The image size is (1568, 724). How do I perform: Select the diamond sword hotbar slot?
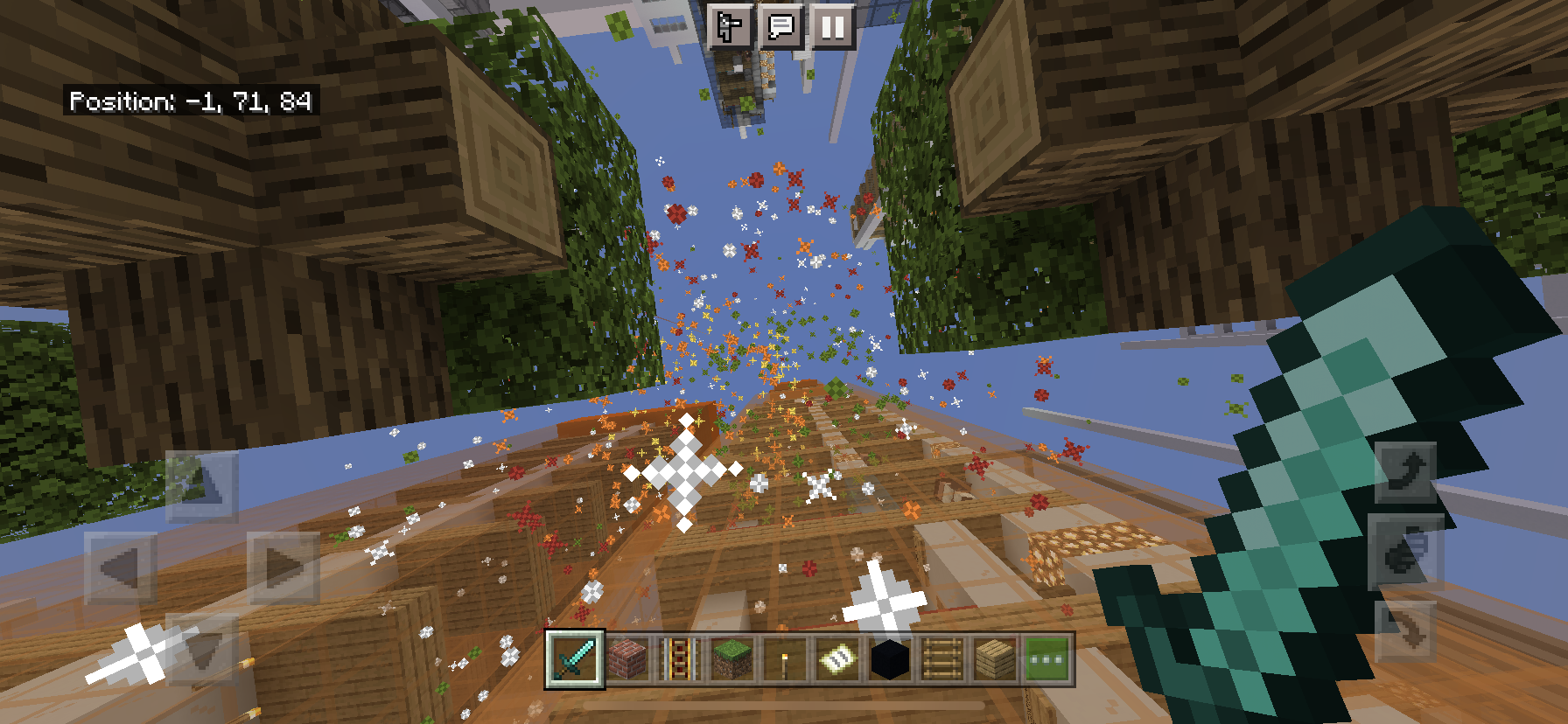(575, 659)
